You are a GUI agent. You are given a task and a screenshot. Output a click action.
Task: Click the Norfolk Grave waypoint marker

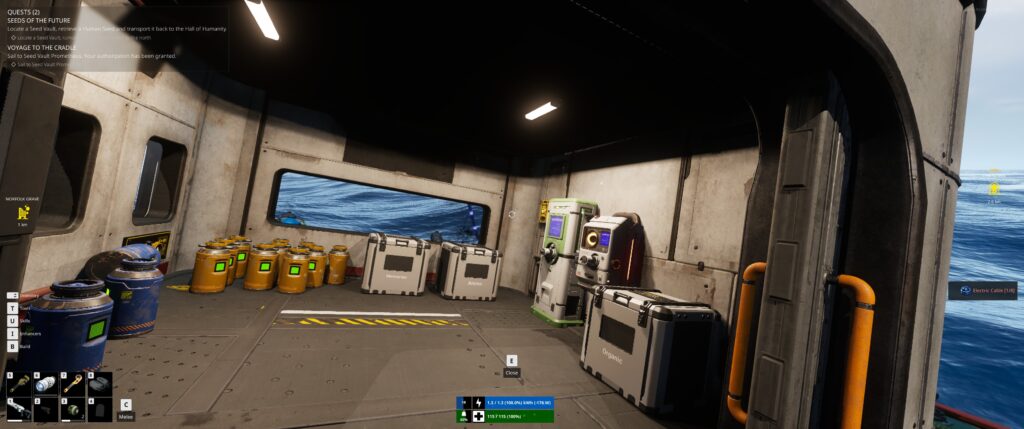(x=21, y=211)
